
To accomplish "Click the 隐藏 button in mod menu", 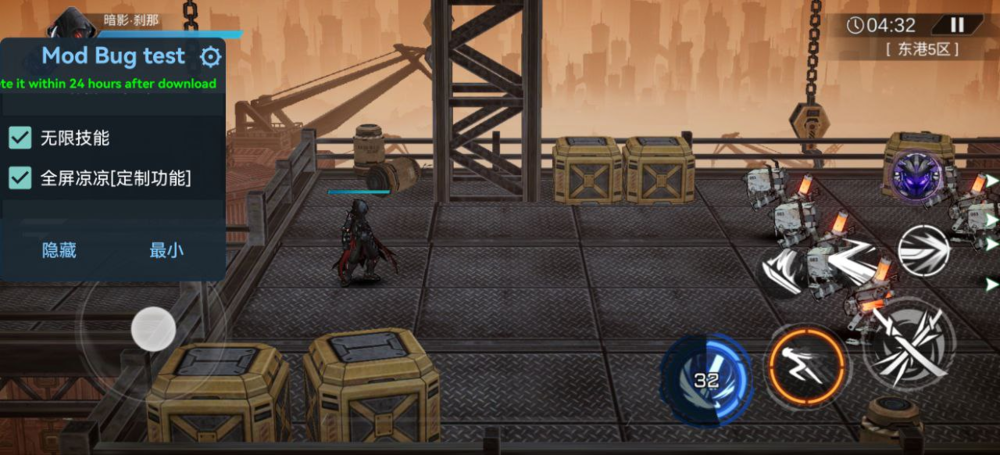I will [x=59, y=250].
